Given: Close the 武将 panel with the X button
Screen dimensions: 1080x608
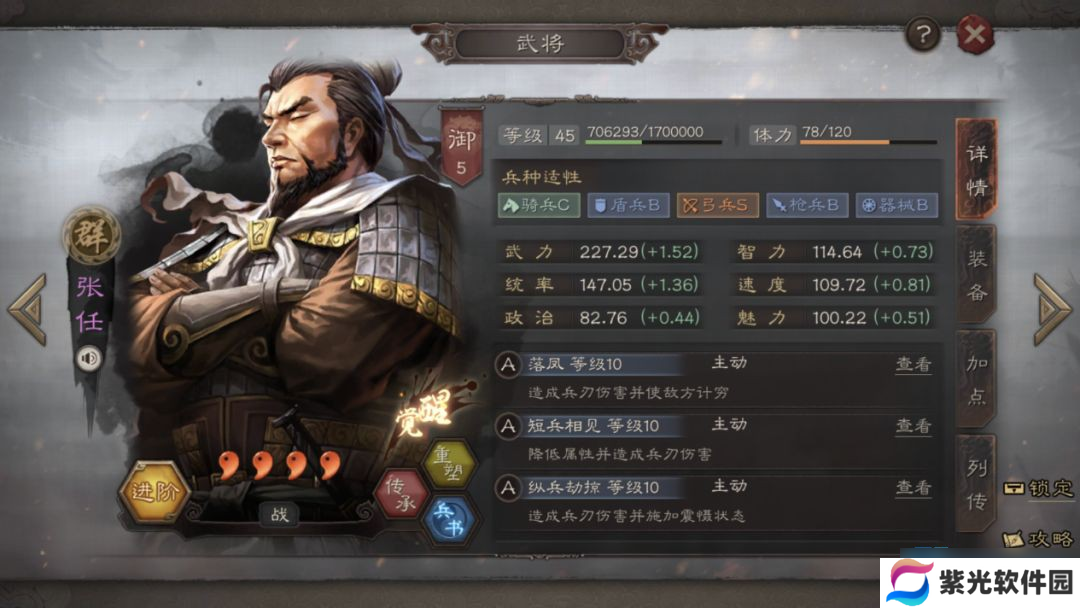Looking at the screenshot, I should tap(974, 37).
